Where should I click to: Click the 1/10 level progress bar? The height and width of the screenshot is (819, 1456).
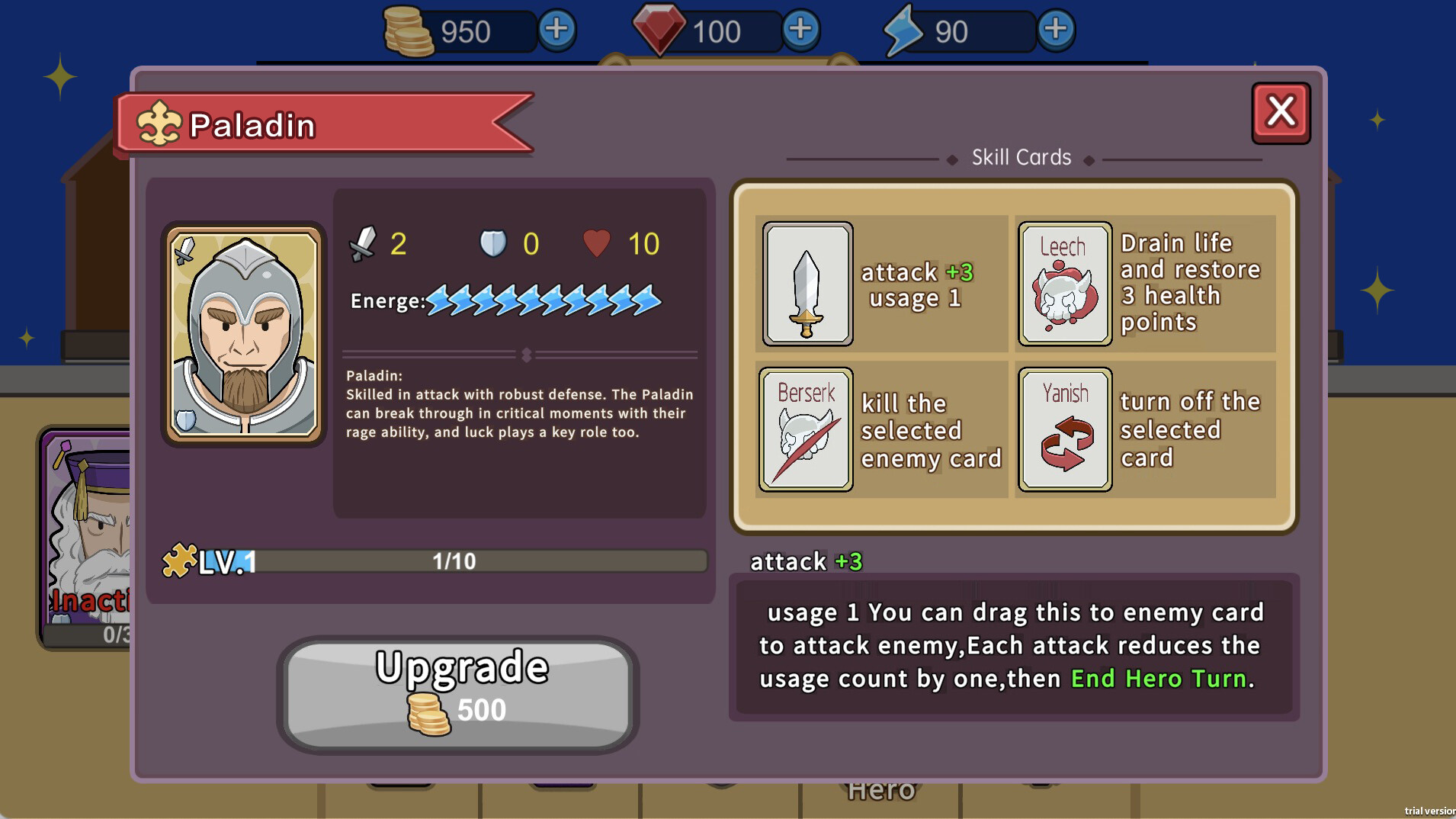(454, 560)
